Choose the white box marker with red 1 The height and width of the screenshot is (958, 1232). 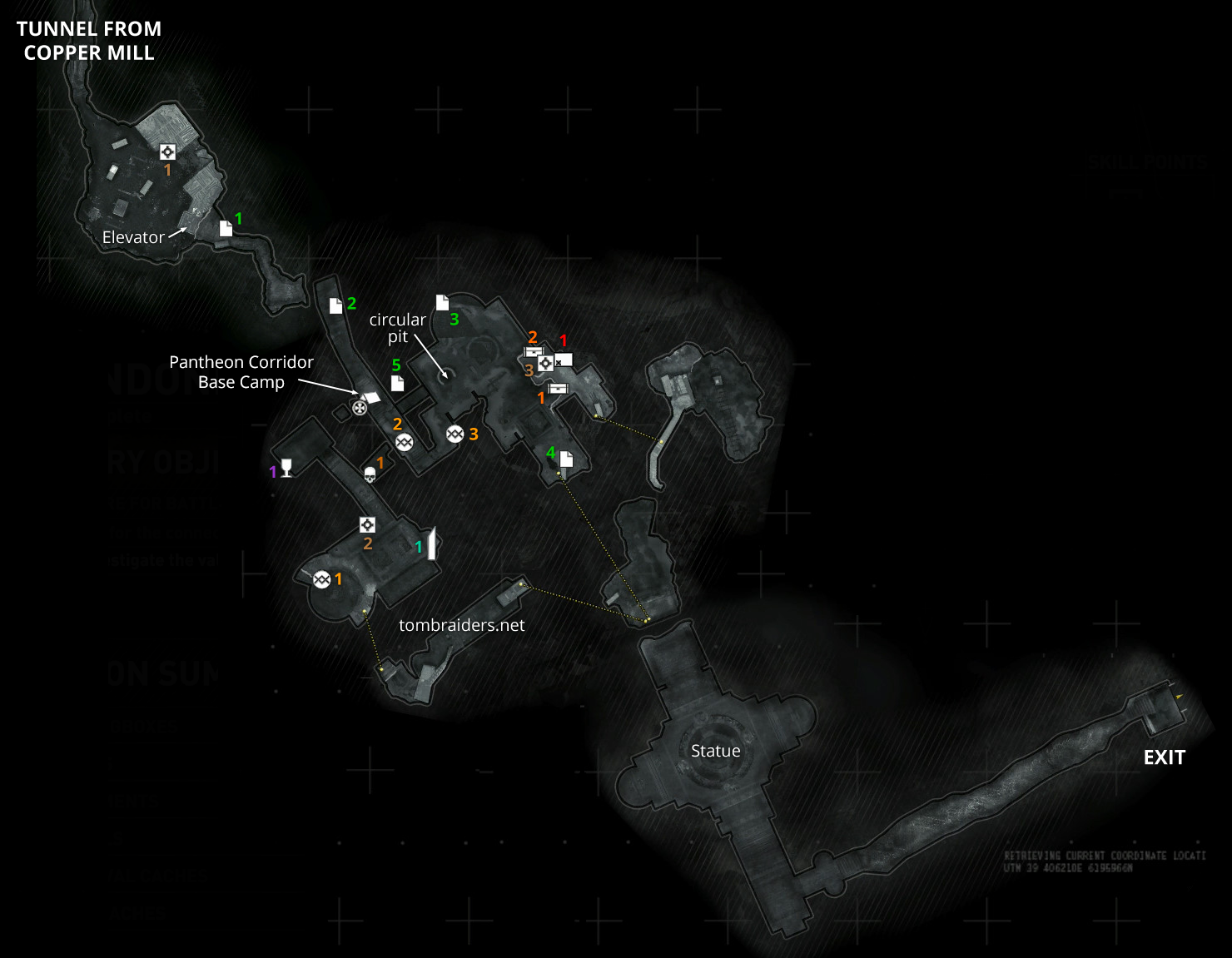click(x=564, y=360)
